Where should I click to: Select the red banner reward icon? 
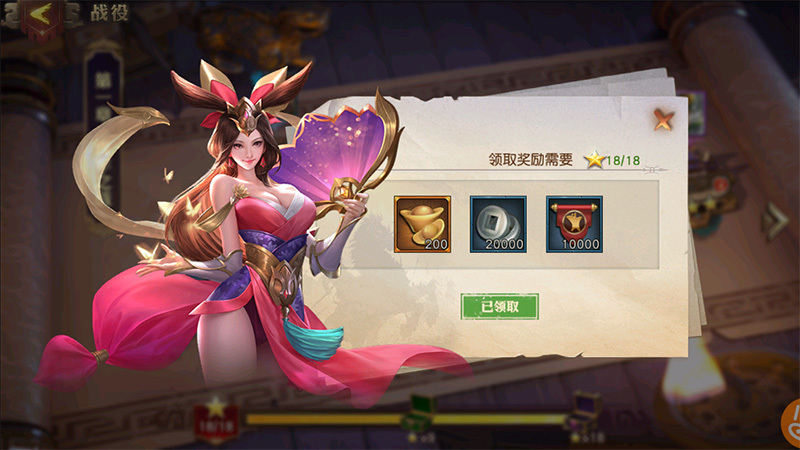(574, 223)
